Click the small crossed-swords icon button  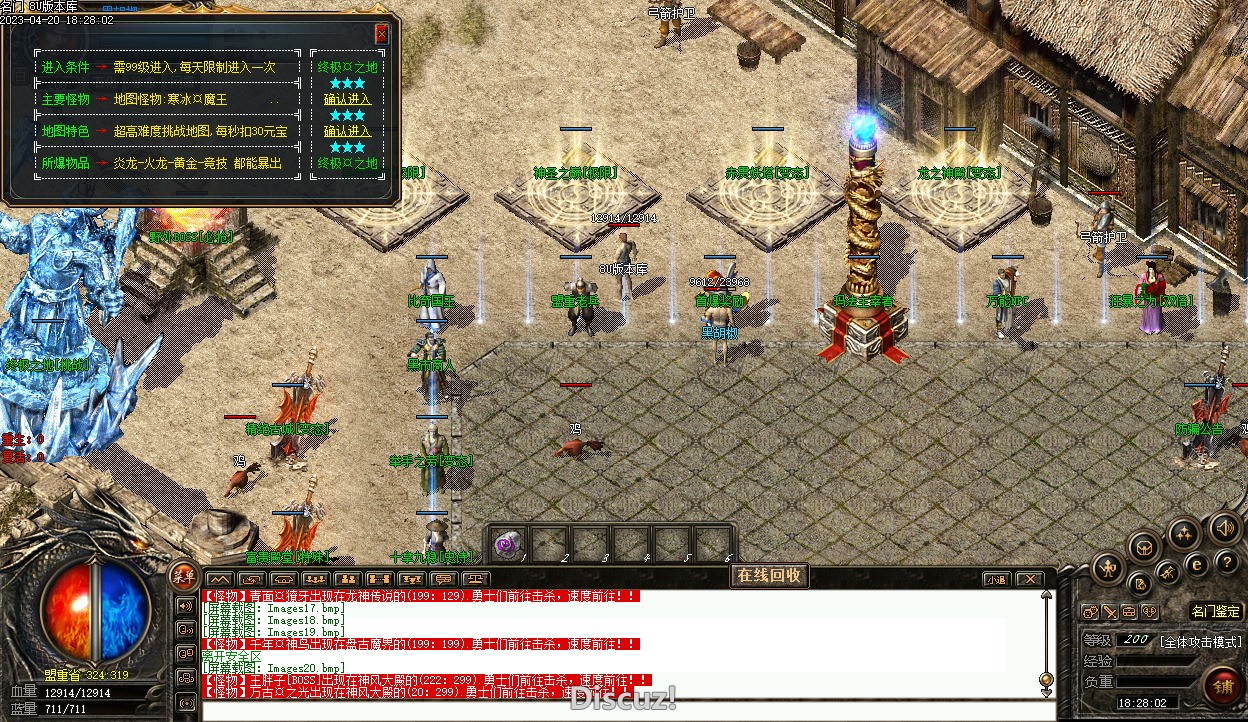click(x=1110, y=612)
